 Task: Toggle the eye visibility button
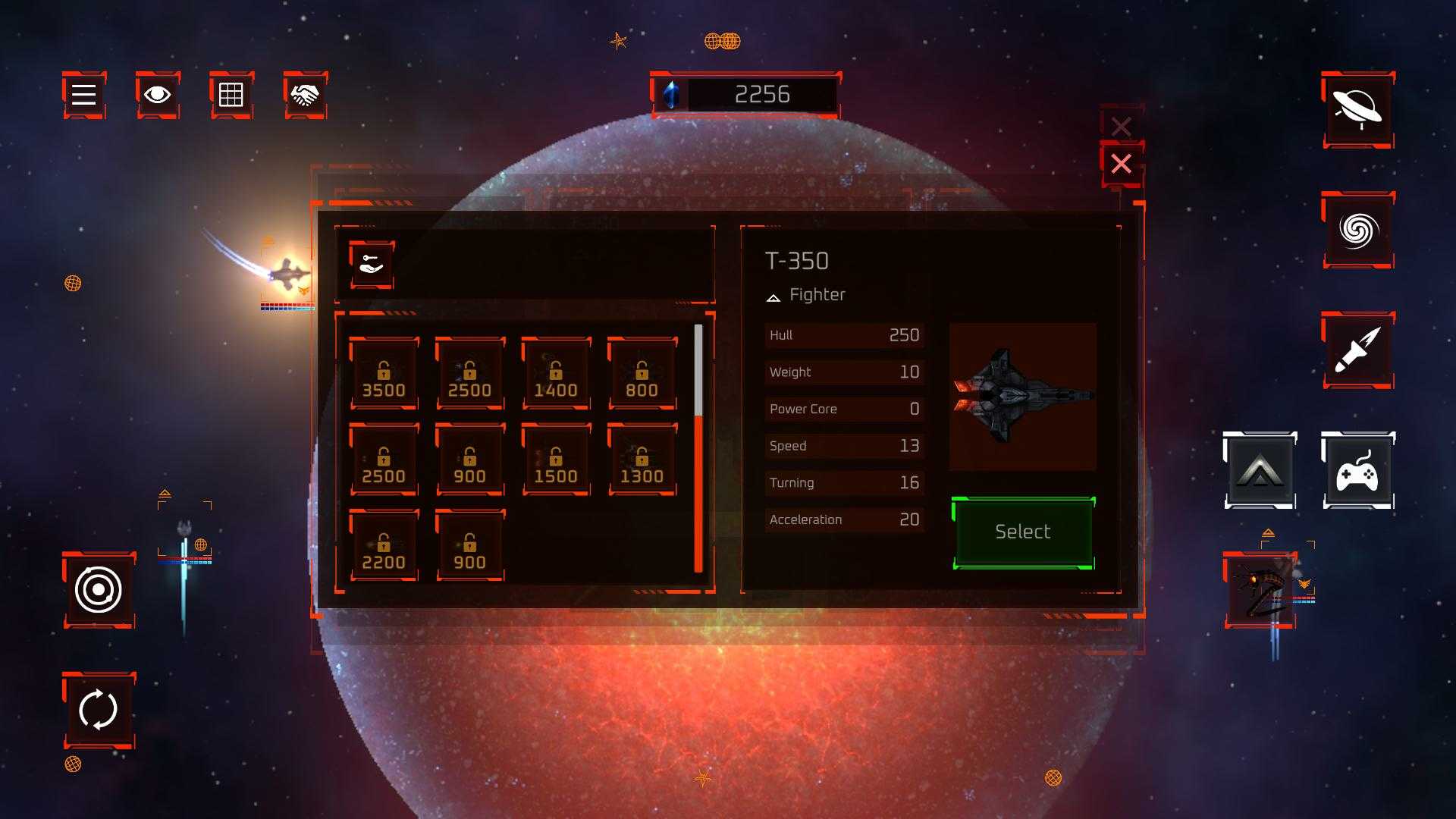158,95
